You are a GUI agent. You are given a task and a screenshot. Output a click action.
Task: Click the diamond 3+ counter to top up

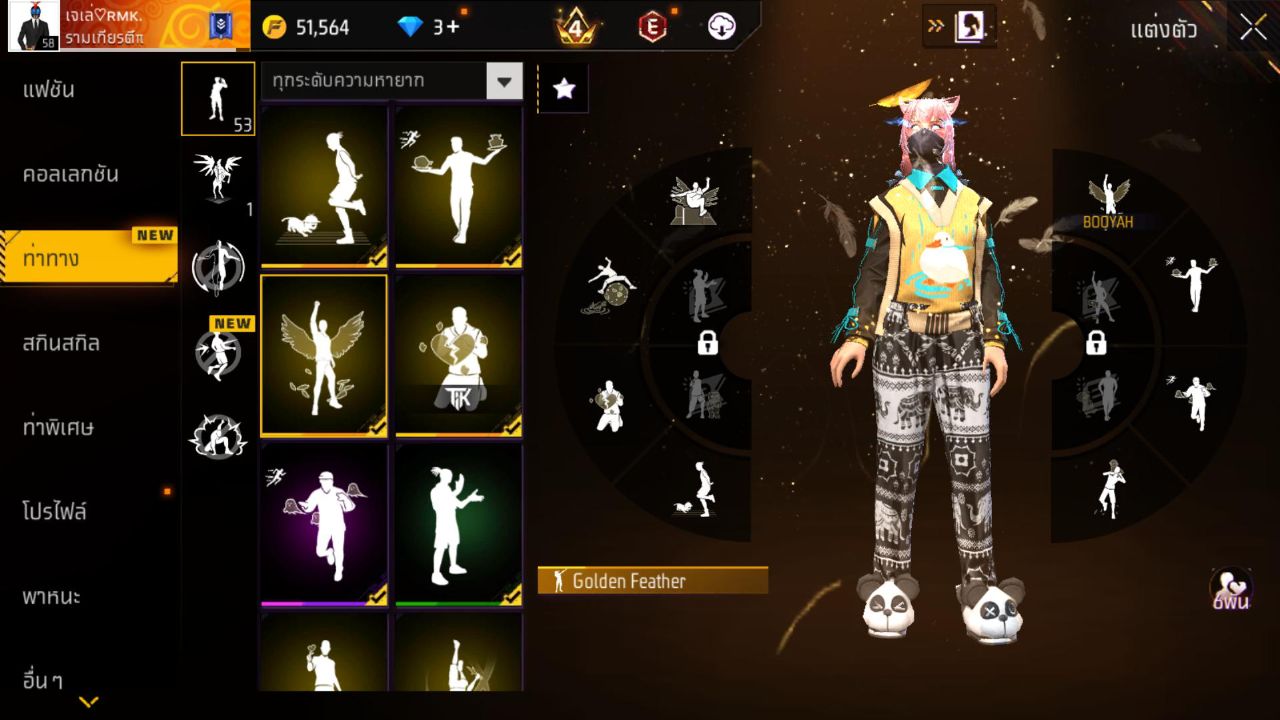420,27
